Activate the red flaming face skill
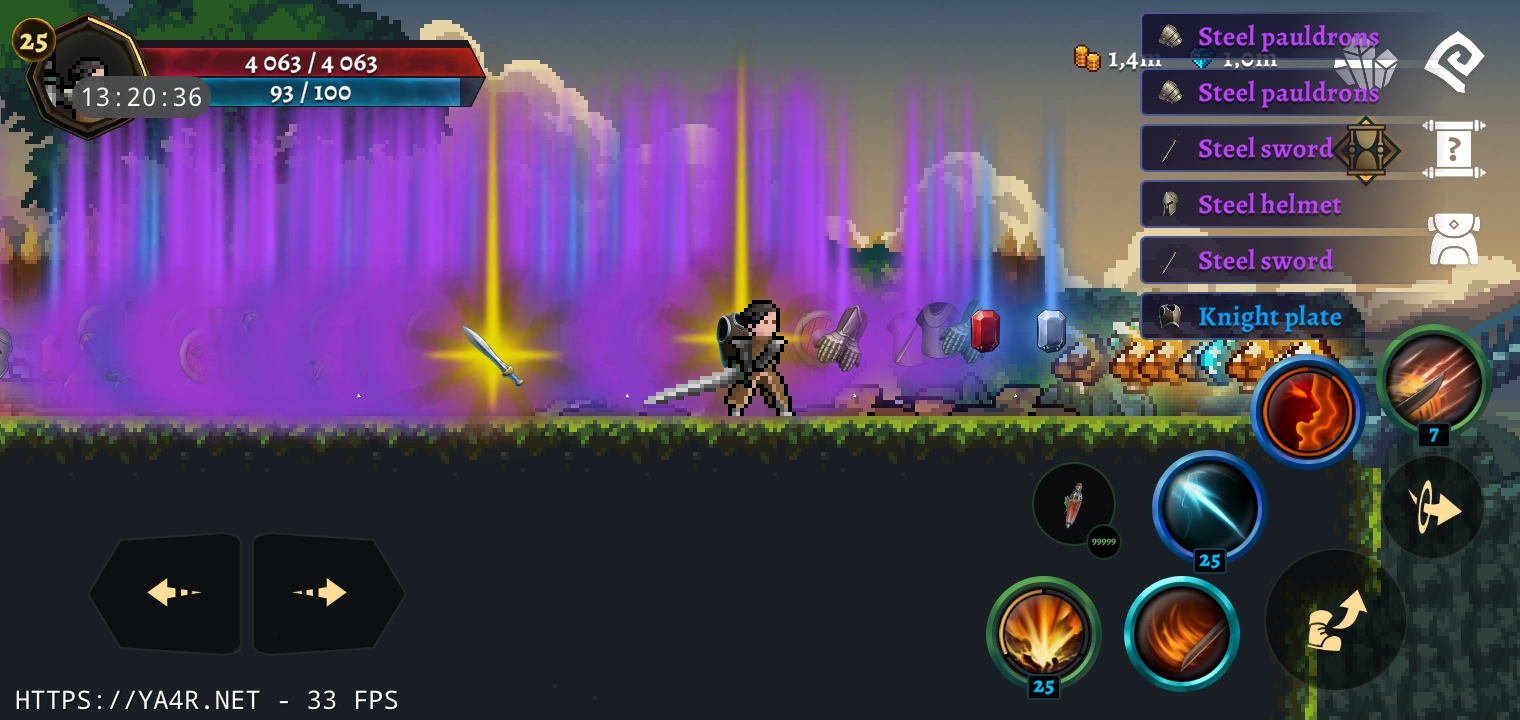Image resolution: width=1520 pixels, height=720 pixels. [1307, 411]
